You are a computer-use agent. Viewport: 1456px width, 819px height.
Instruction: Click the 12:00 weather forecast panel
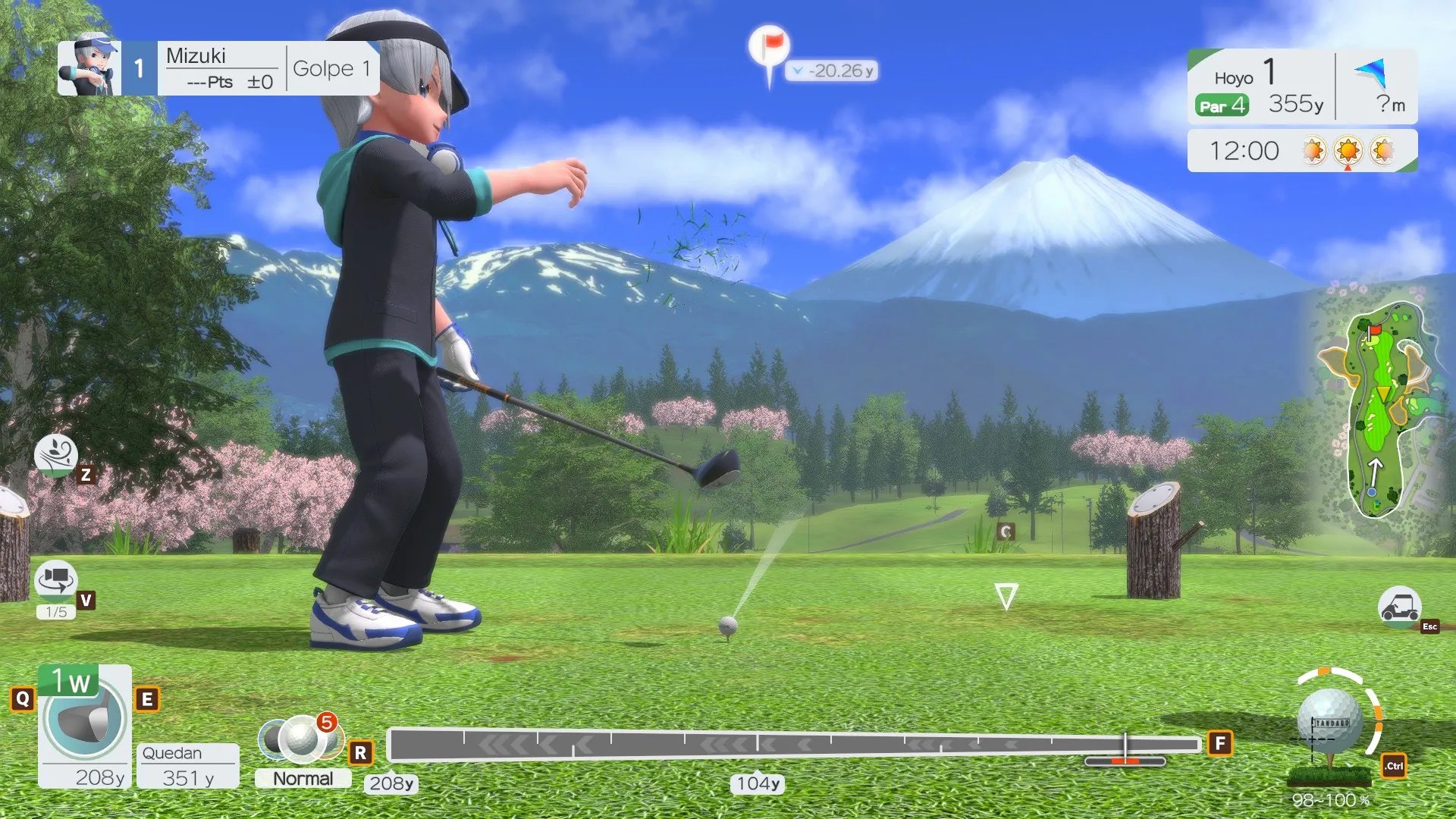click(1301, 151)
